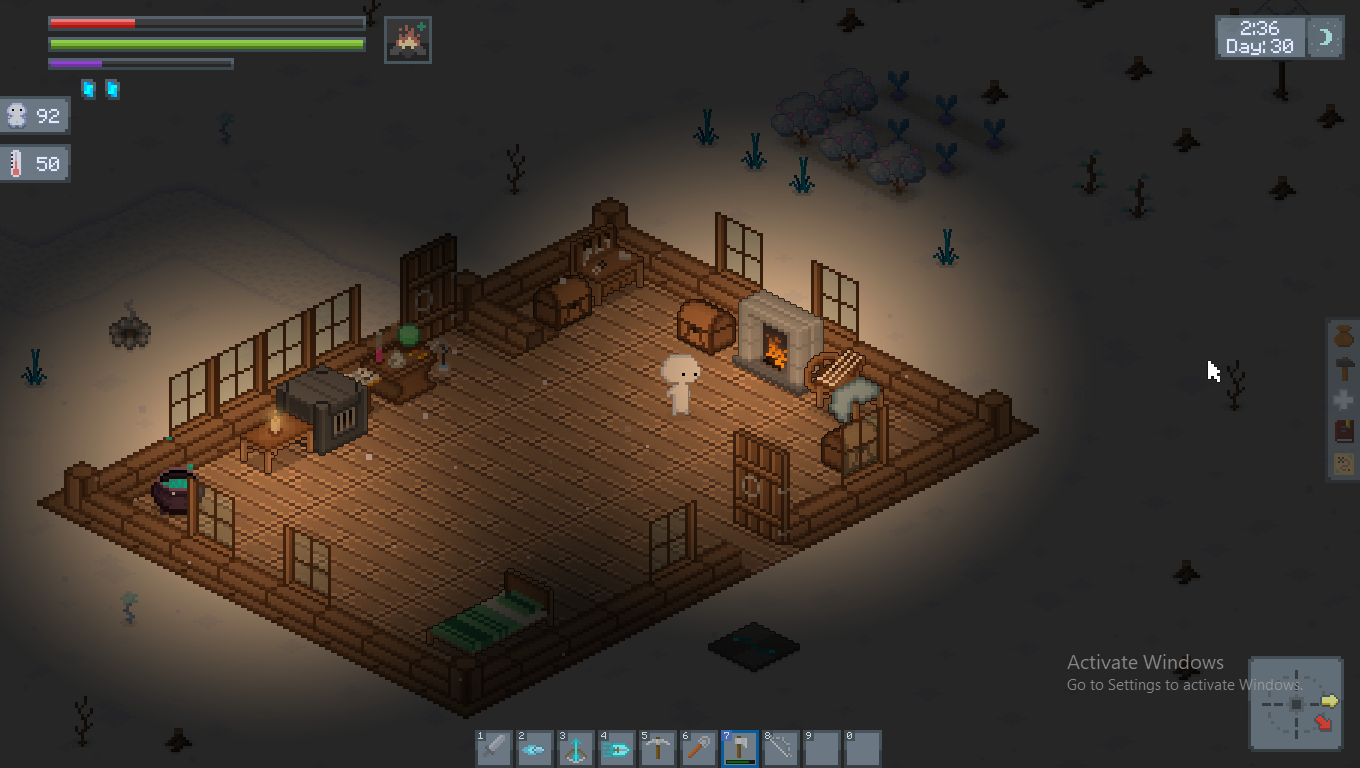Click the campfire buff status icon

(408, 40)
